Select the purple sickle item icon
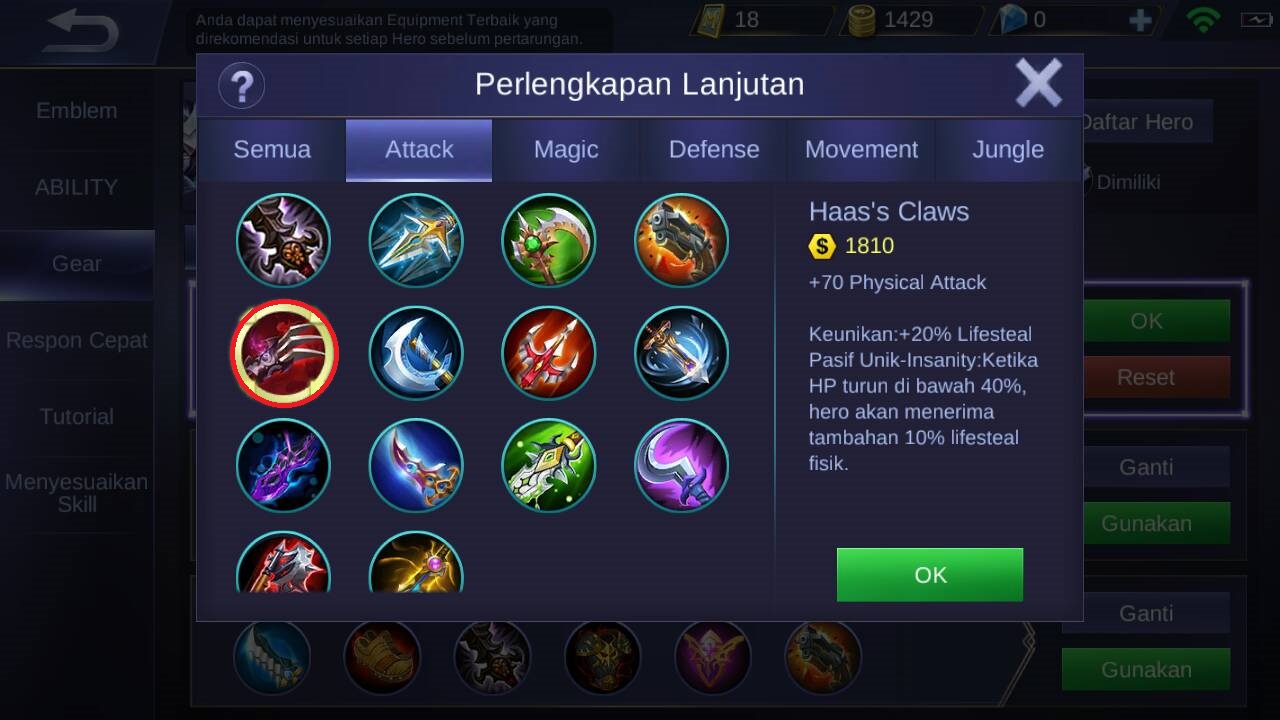1280x720 pixels. [682, 465]
